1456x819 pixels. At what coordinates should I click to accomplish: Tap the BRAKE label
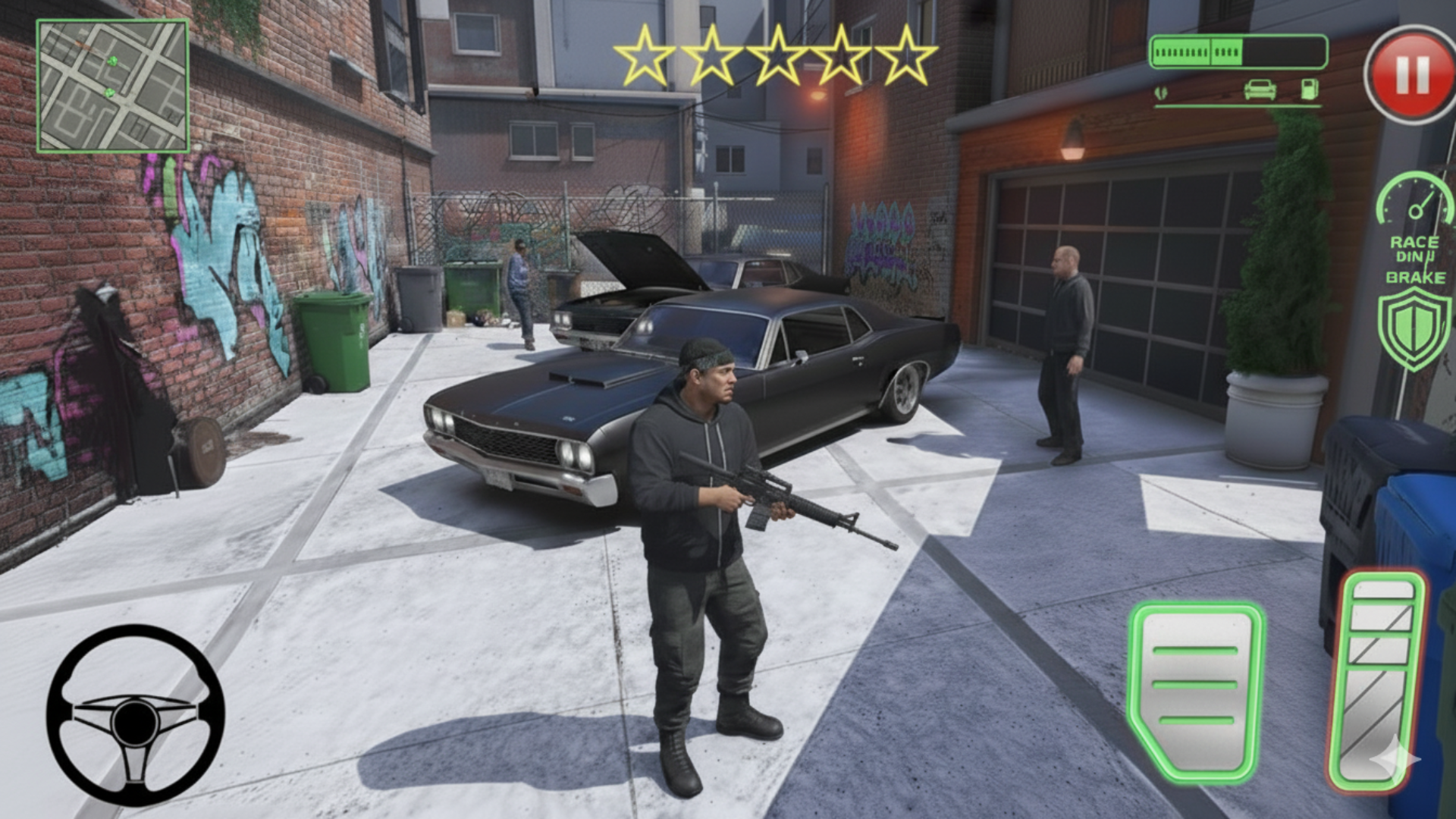[1415, 279]
